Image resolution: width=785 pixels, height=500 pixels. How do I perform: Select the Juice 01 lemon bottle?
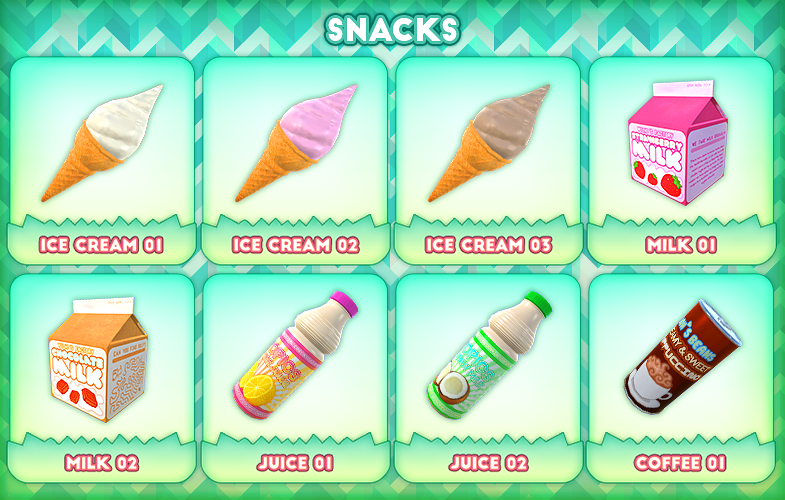click(295, 360)
